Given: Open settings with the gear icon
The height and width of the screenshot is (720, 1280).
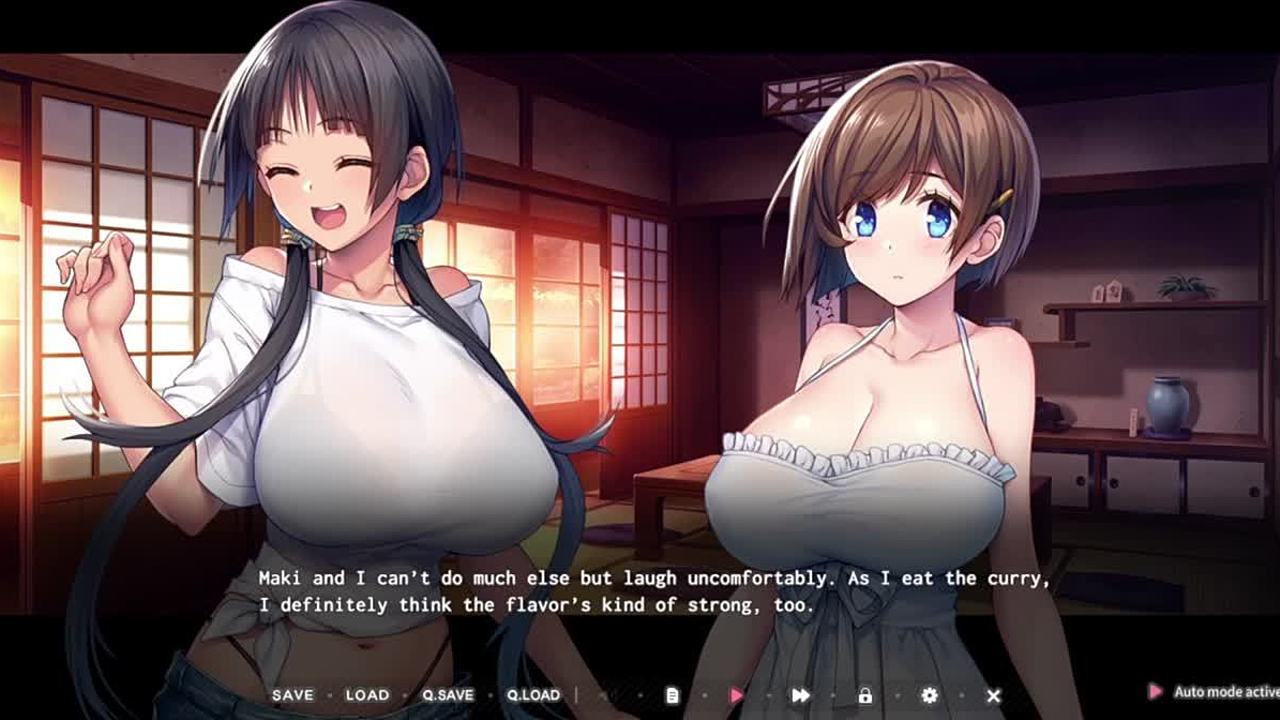Looking at the screenshot, I should (929, 695).
